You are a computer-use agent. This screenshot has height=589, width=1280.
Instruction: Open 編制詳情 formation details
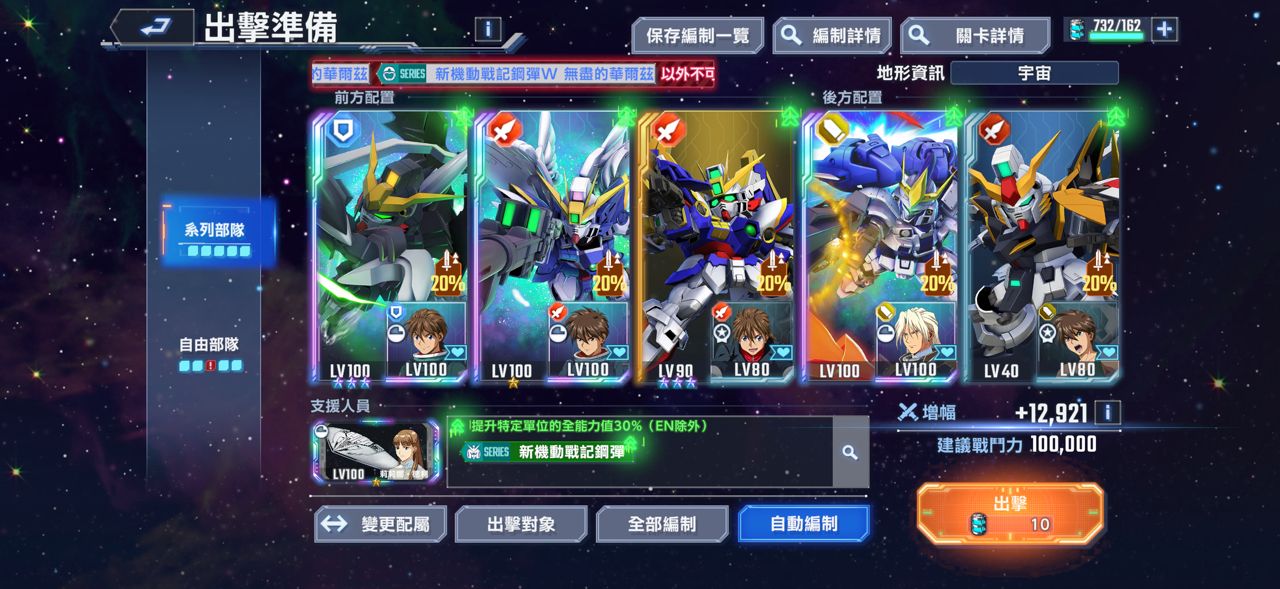(x=831, y=36)
